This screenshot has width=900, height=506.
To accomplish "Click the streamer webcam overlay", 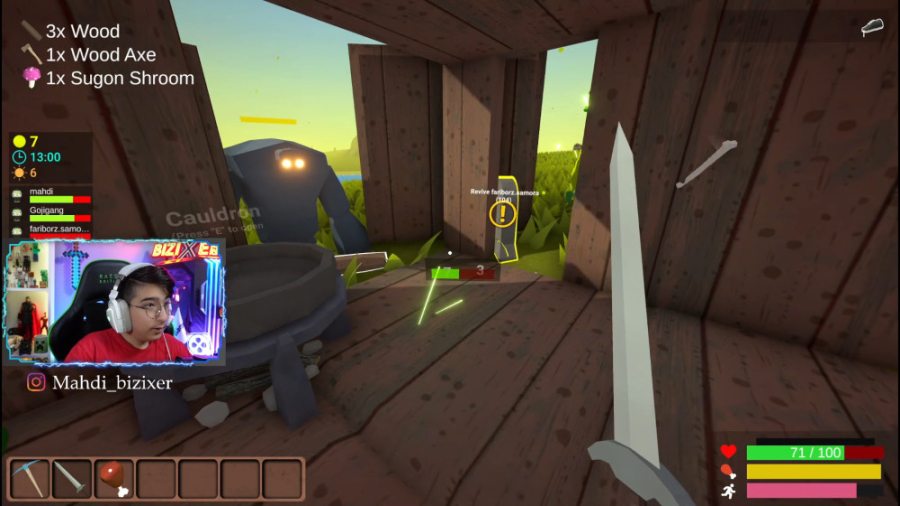I will pos(116,302).
